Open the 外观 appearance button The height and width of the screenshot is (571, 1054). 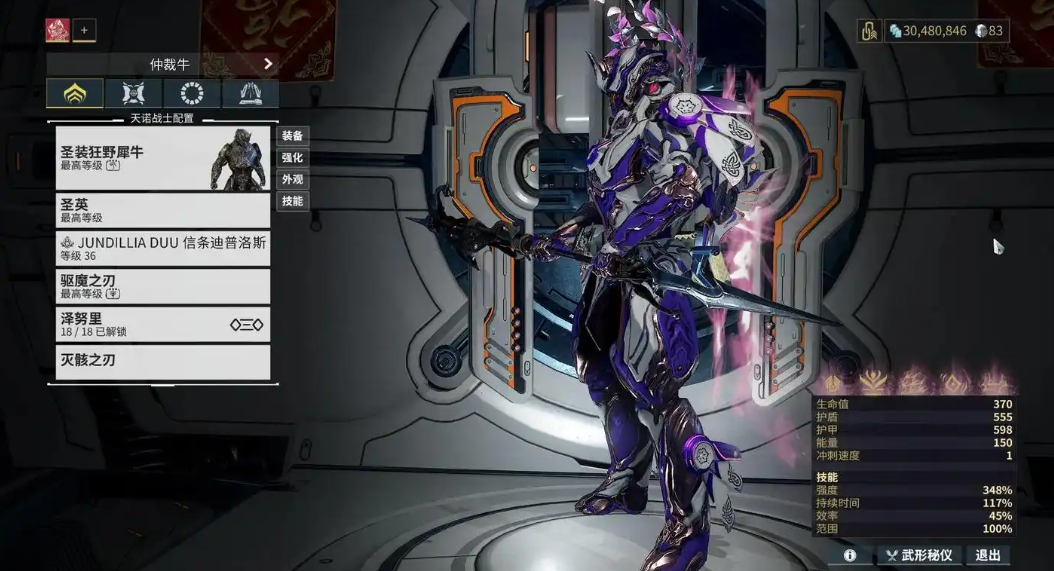(x=292, y=180)
